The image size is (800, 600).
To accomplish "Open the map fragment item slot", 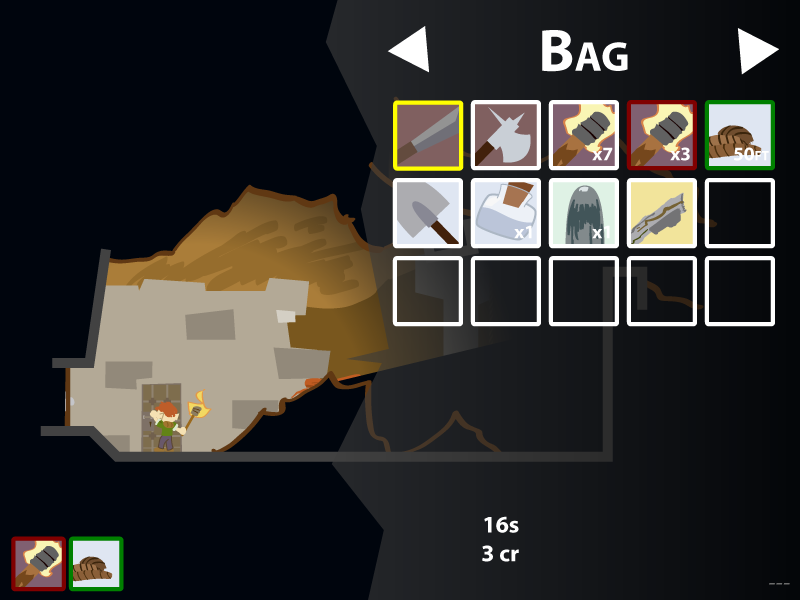I will (x=662, y=213).
